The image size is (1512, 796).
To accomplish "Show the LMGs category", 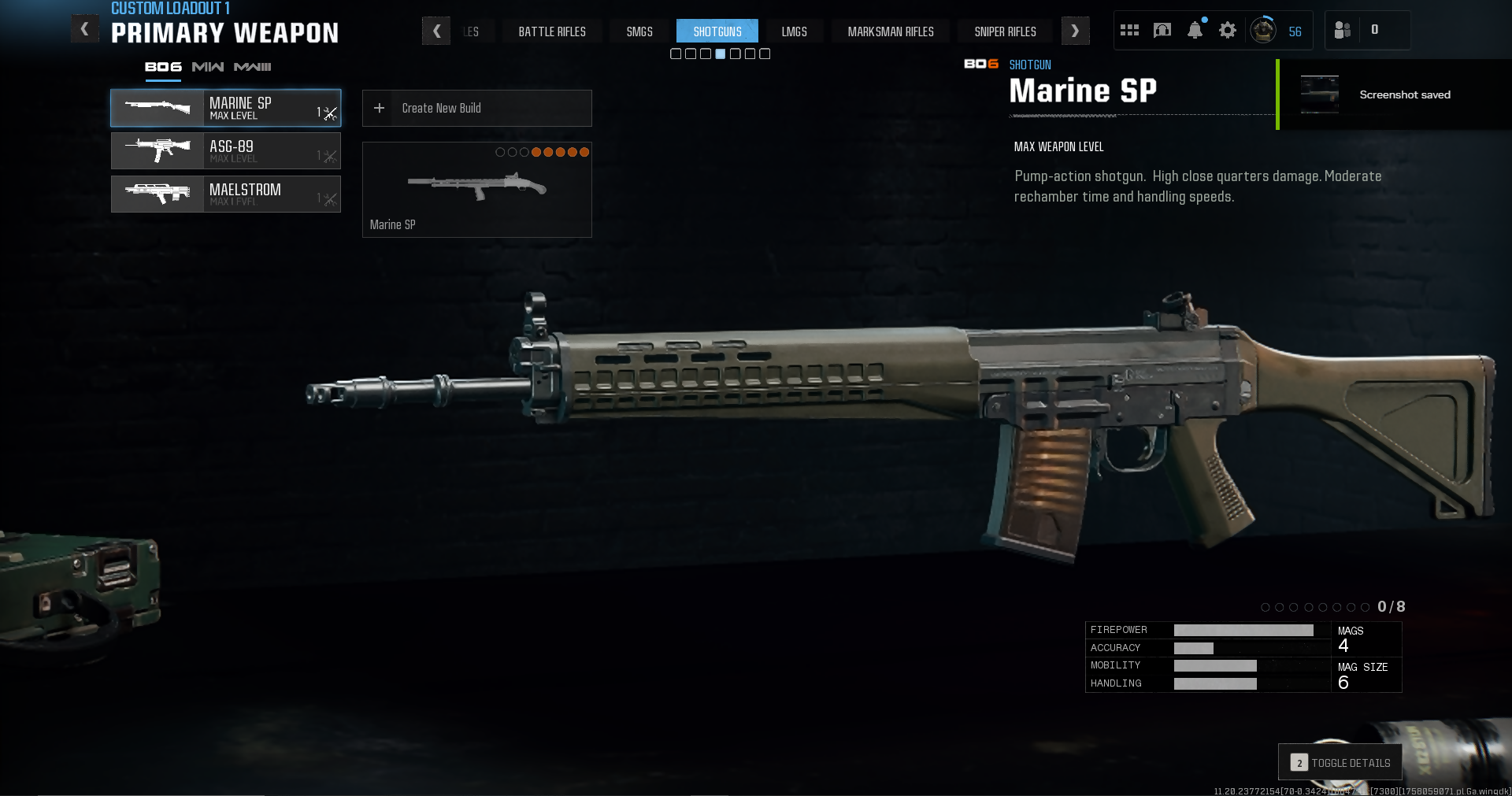I will [x=794, y=31].
